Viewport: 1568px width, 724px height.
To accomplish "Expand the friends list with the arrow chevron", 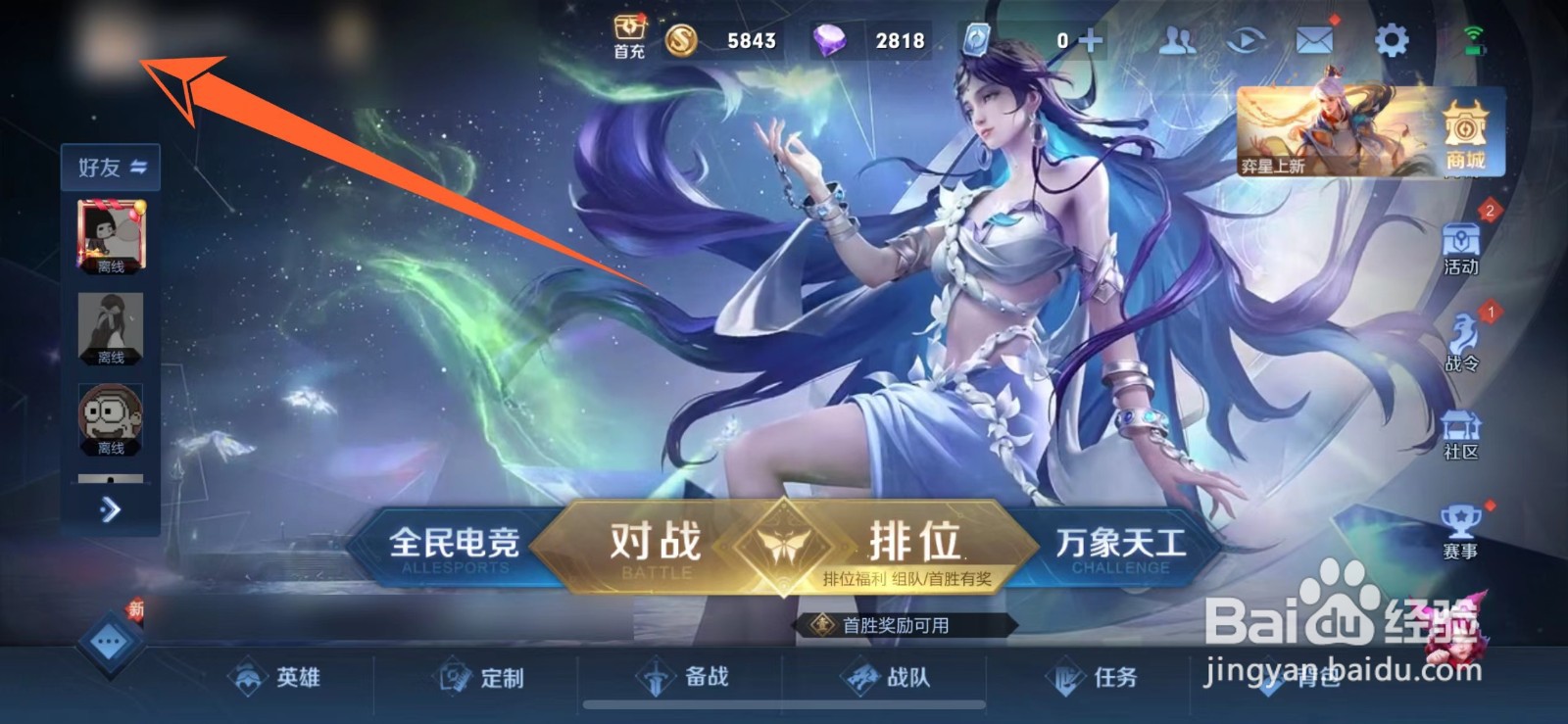I will (111, 510).
